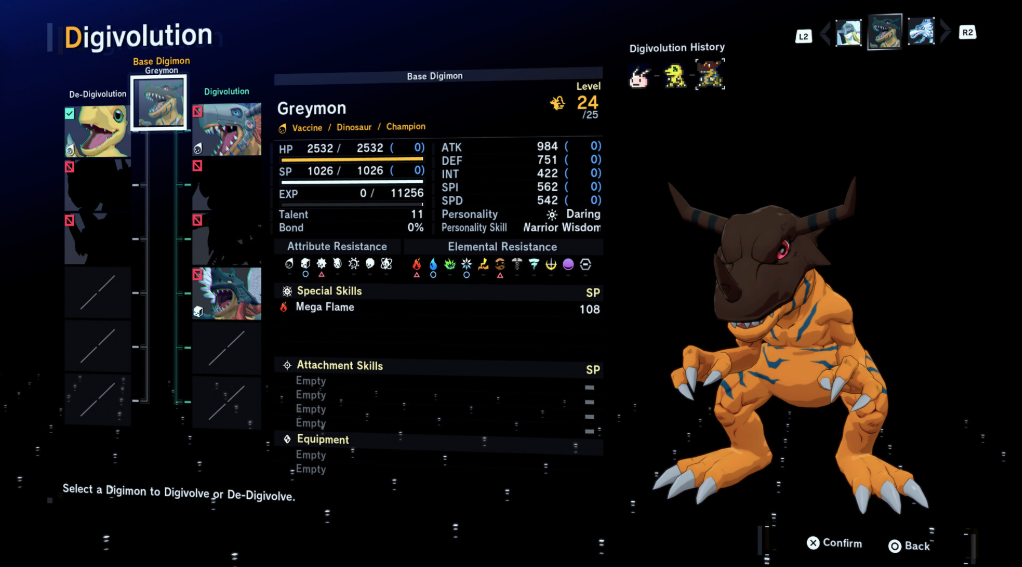Viewport: 1022px width, 567px height.
Task: Select the Greymon sprite in Digivolution History
Action: click(x=709, y=74)
